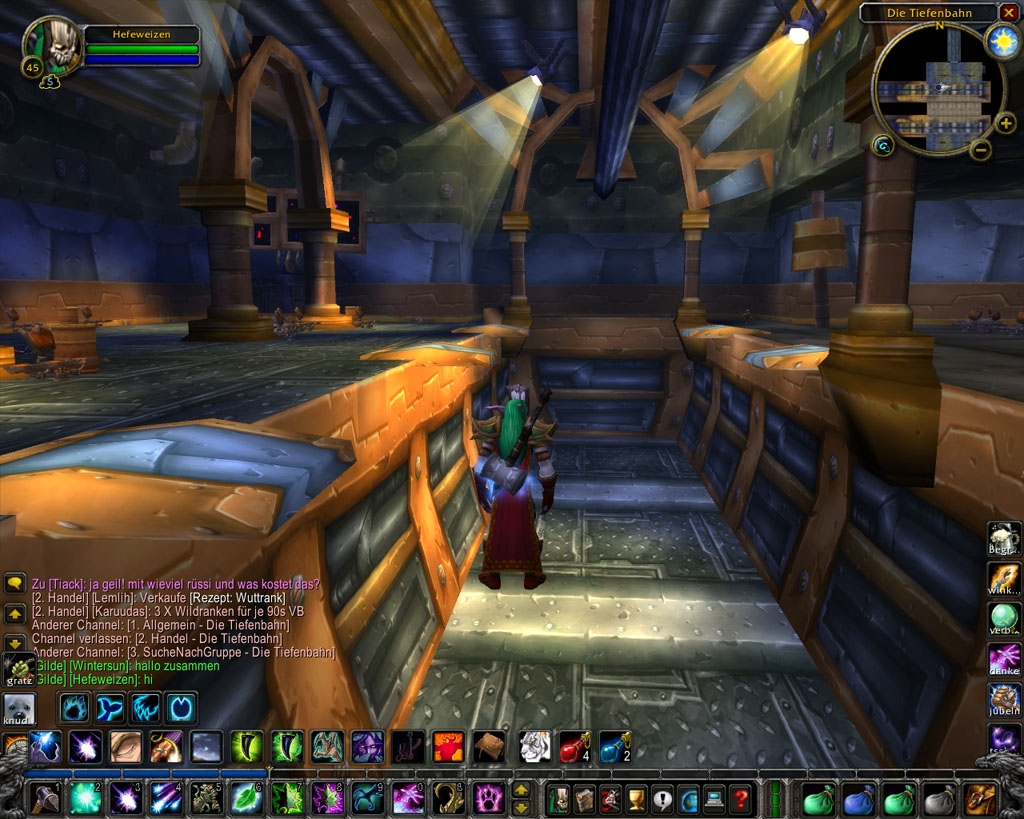This screenshot has height=819, width=1024.
Task: Select the Hefeweizen player portrait
Action: point(52,46)
